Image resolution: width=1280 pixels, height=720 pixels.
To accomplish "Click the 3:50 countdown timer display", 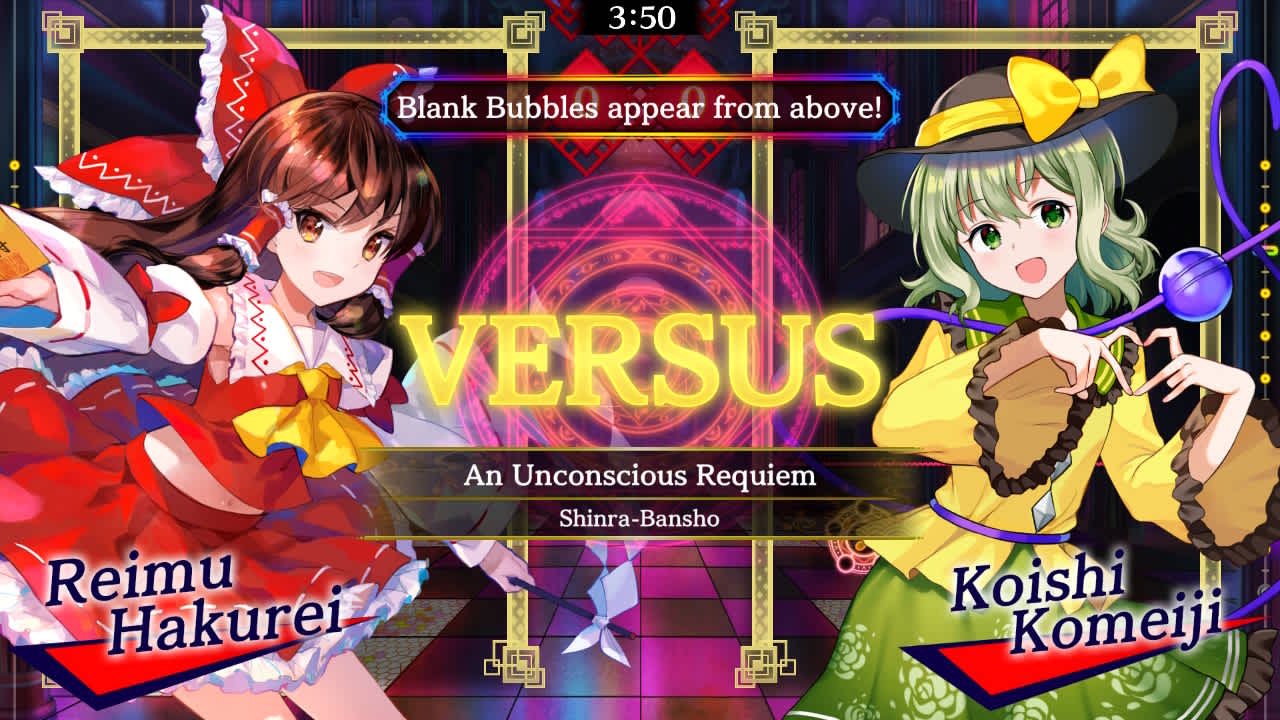I will coord(640,16).
